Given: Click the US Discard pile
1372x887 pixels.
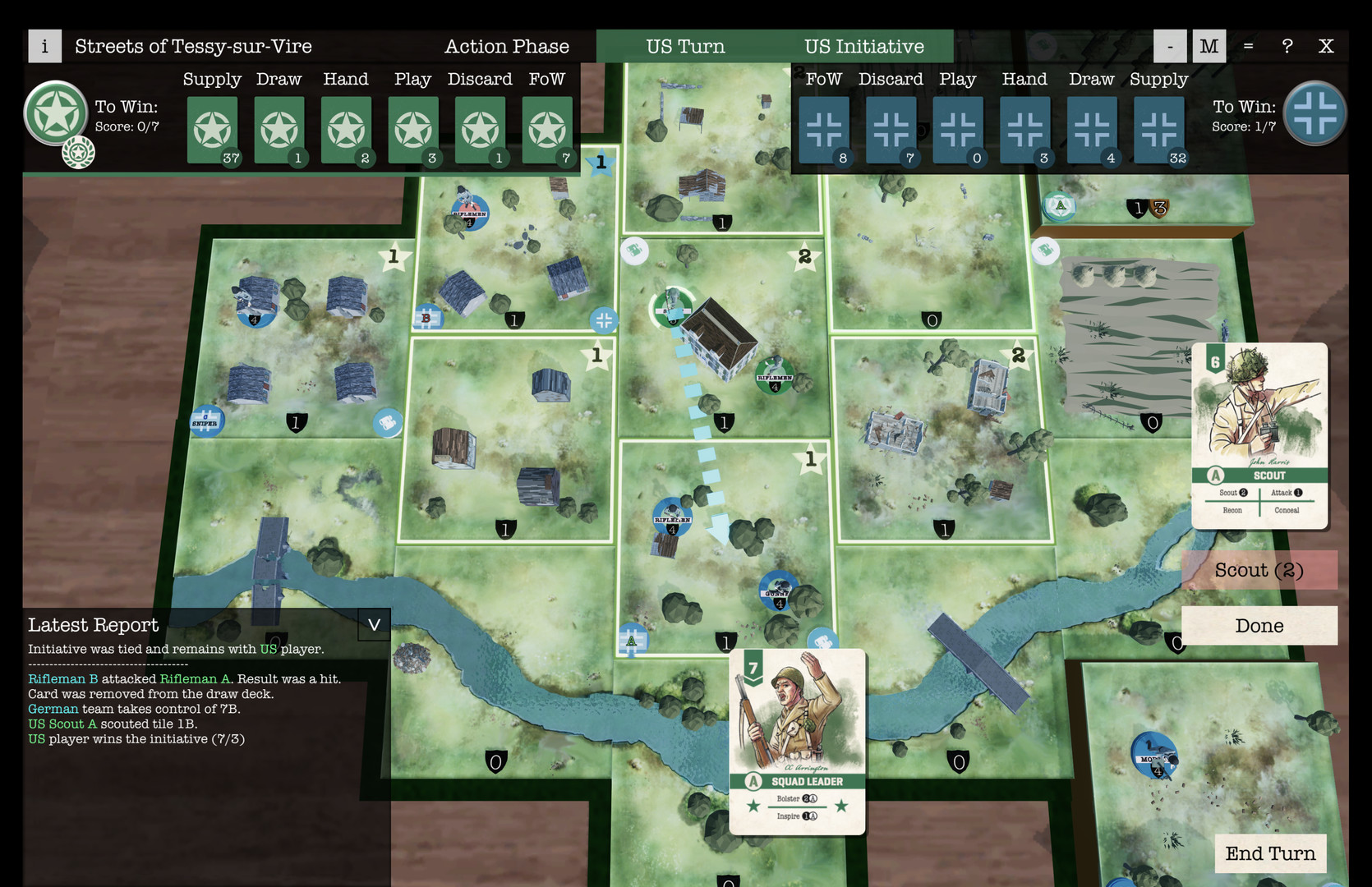Looking at the screenshot, I should pos(480,130).
